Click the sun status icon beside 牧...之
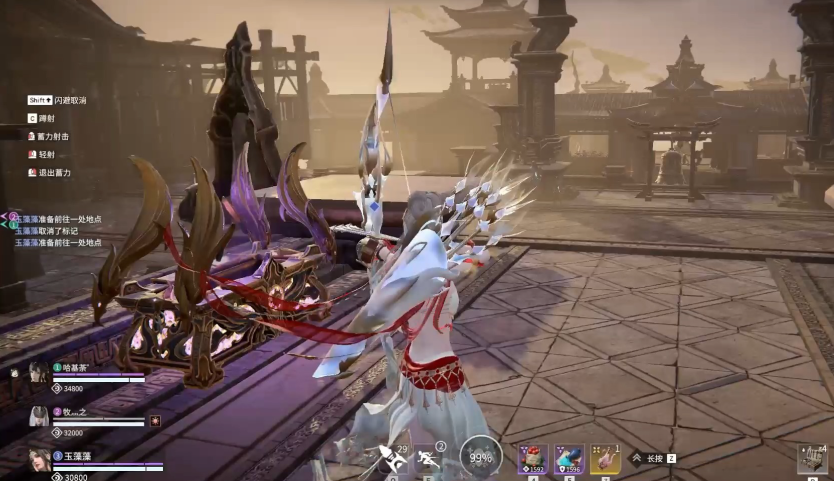 (x=155, y=421)
